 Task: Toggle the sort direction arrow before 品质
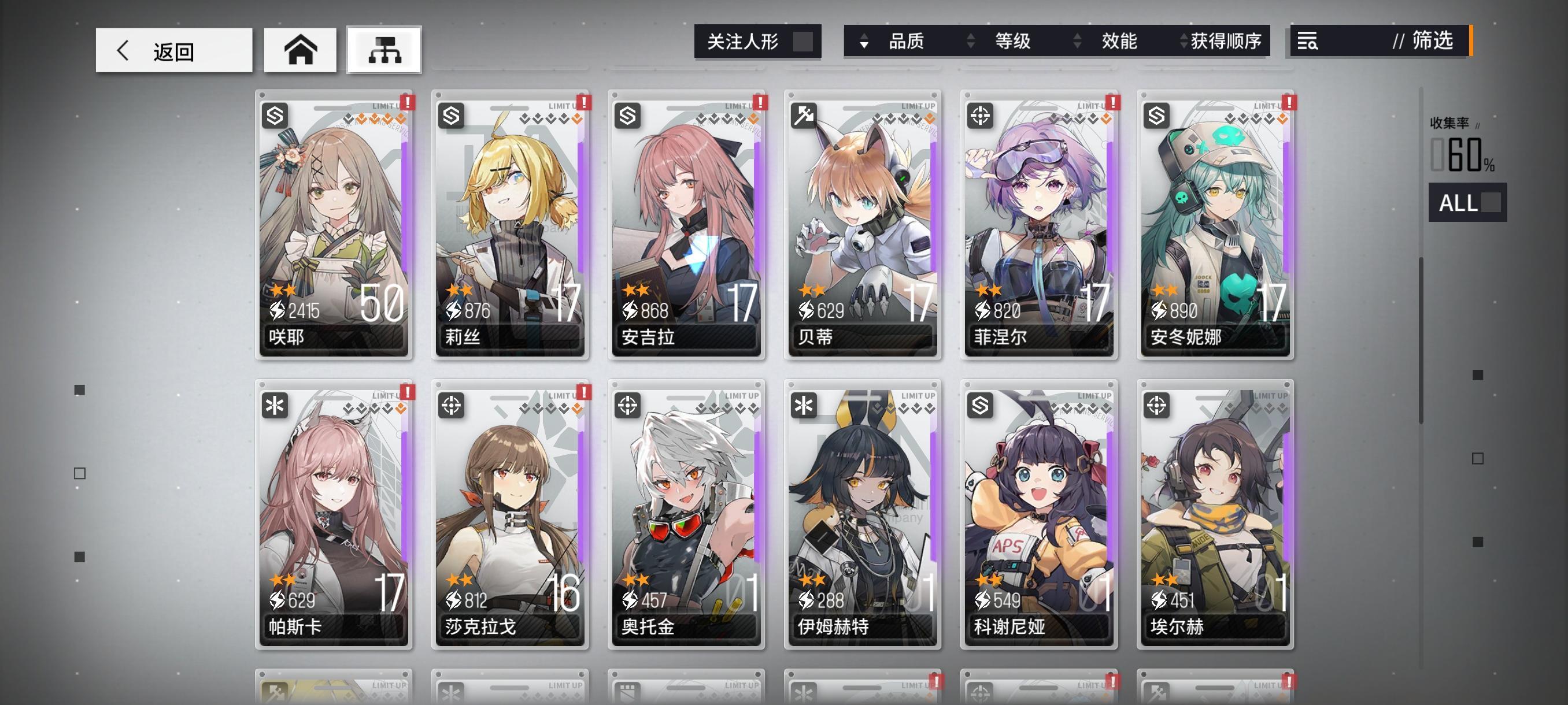[x=863, y=42]
